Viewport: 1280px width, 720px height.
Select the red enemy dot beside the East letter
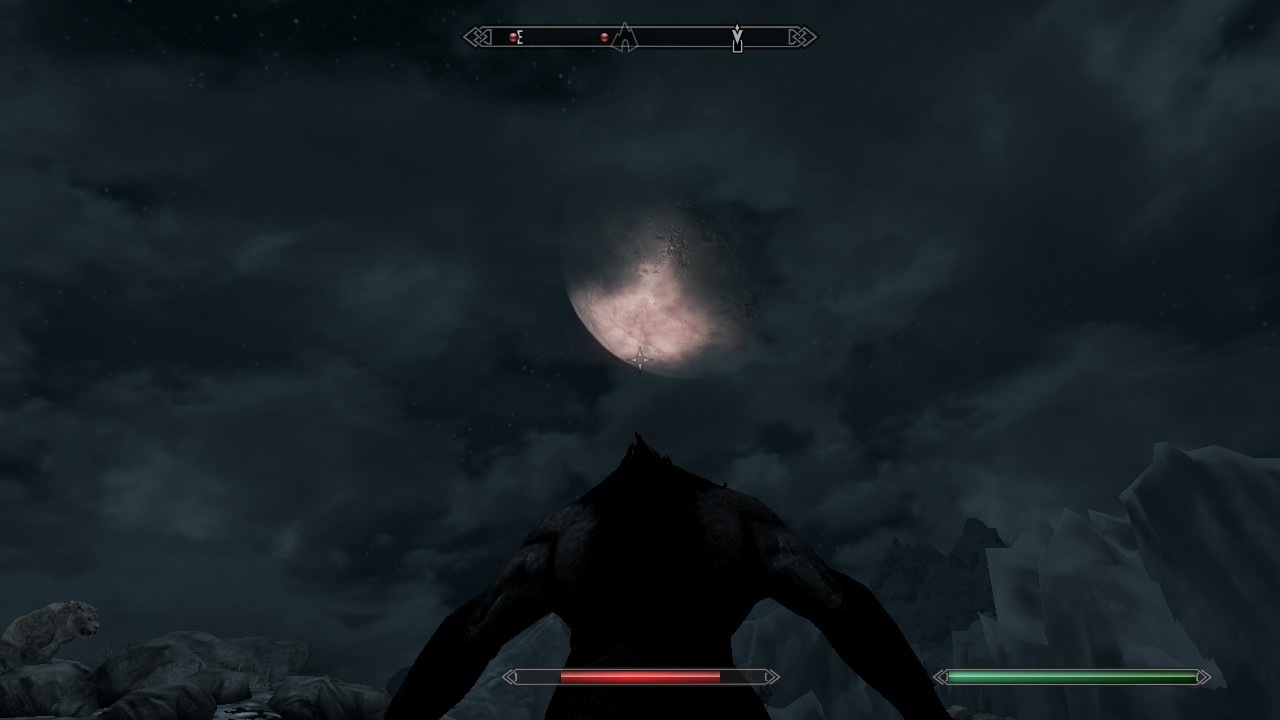coord(512,38)
